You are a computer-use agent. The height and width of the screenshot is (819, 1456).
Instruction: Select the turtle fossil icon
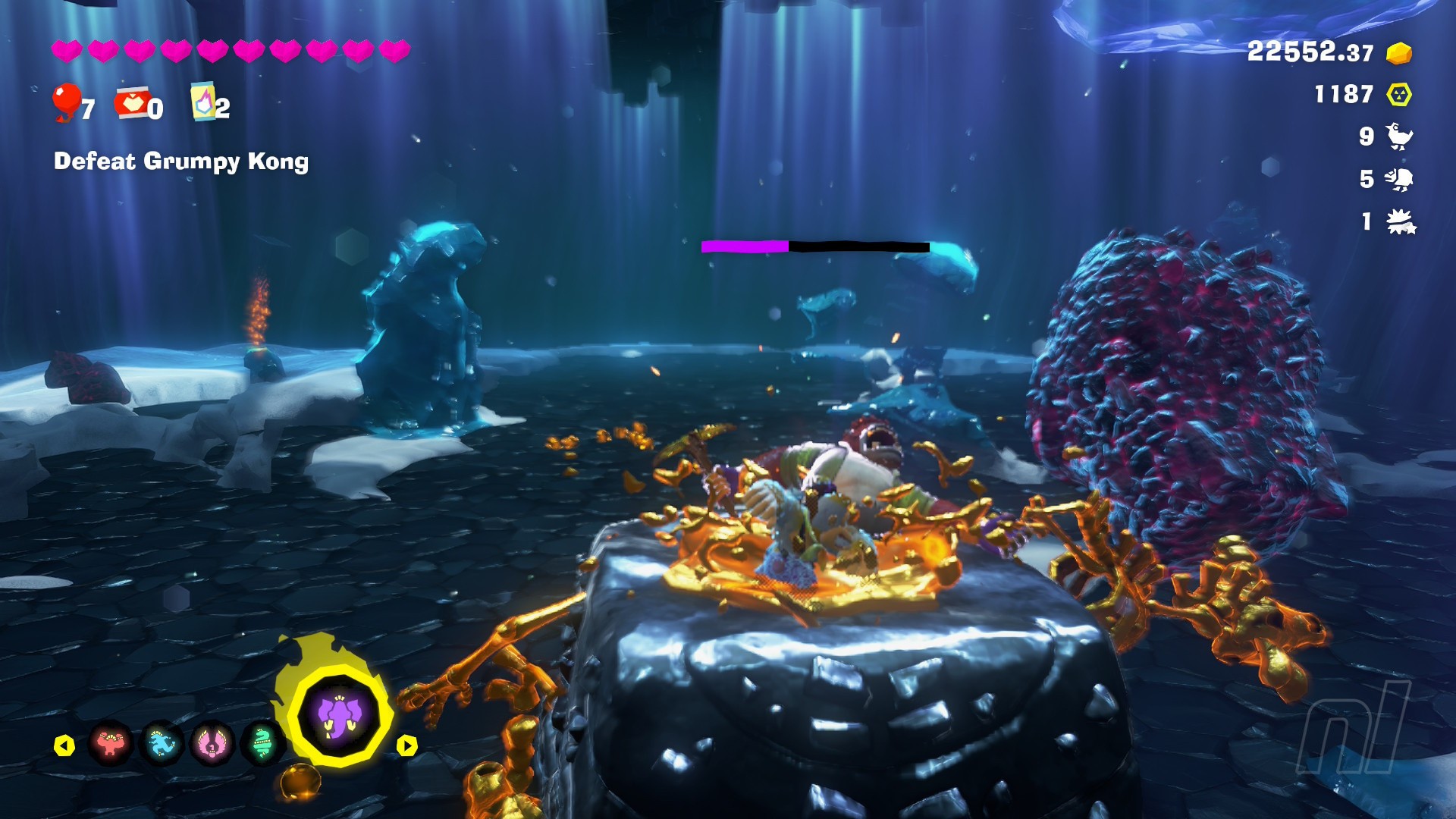pos(1399,179)
